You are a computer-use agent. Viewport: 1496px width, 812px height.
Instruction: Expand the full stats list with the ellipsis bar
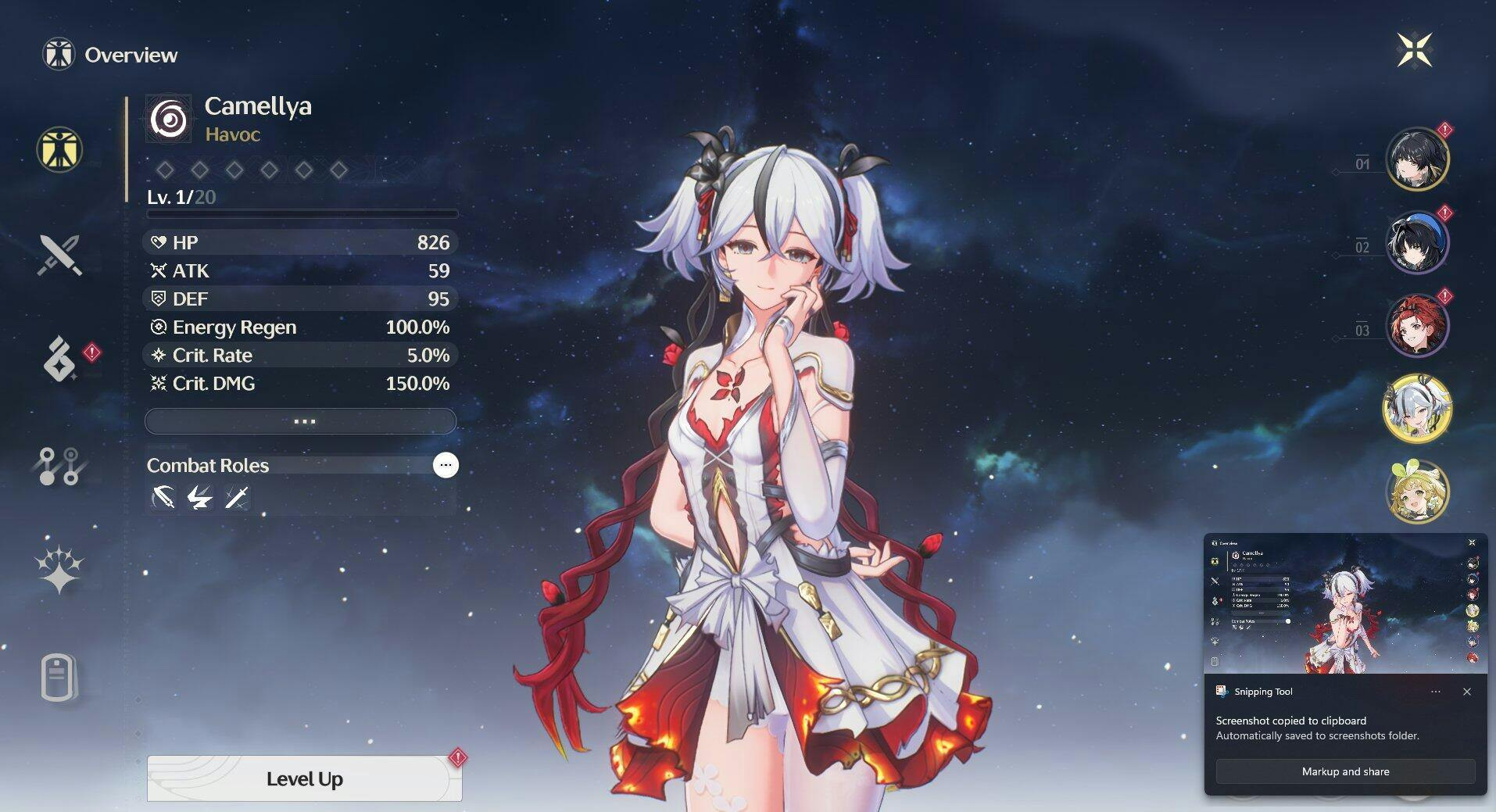[301, 421]
